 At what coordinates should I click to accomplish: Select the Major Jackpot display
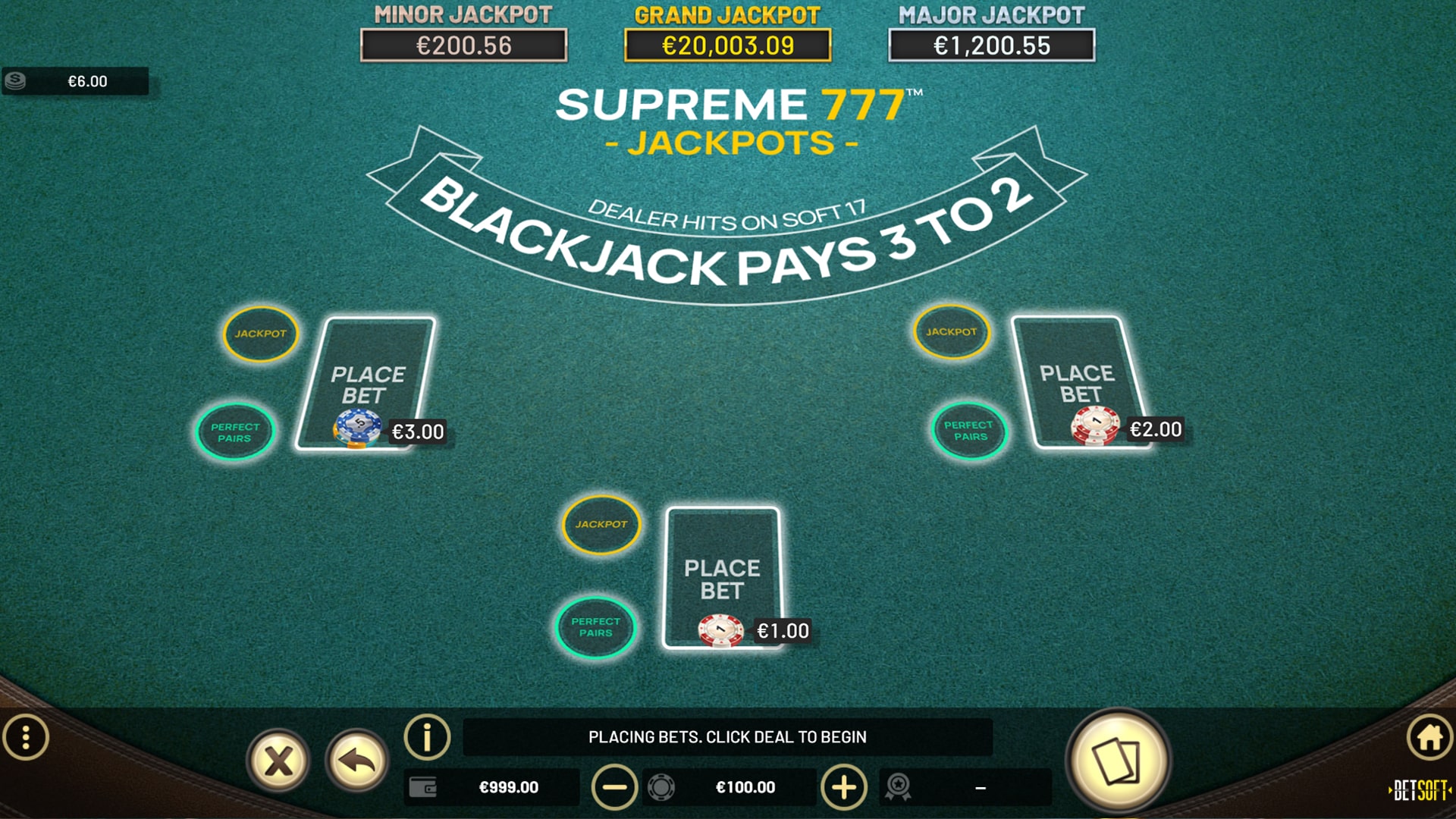coord(990,43)
